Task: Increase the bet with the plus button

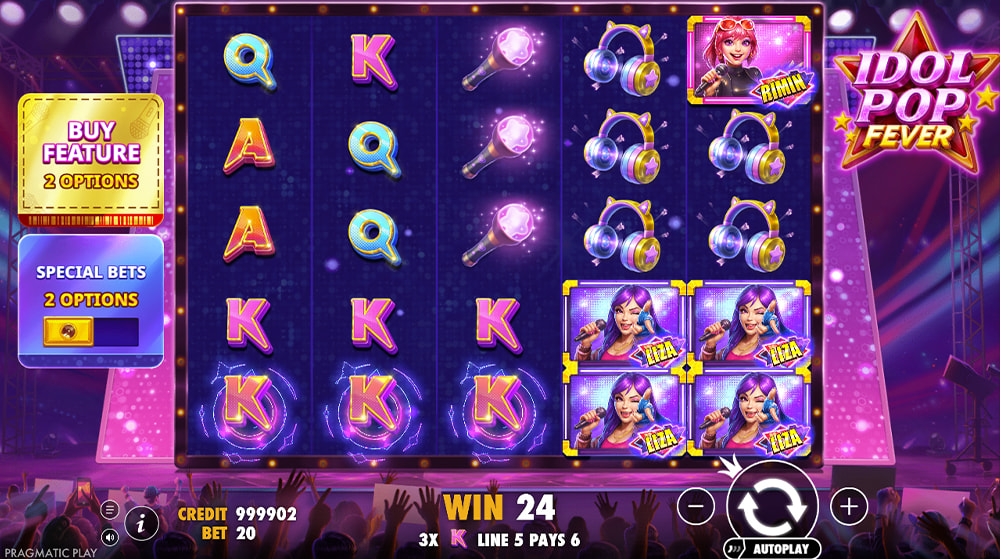Action: pyautogui.click(x=848, y=506)
